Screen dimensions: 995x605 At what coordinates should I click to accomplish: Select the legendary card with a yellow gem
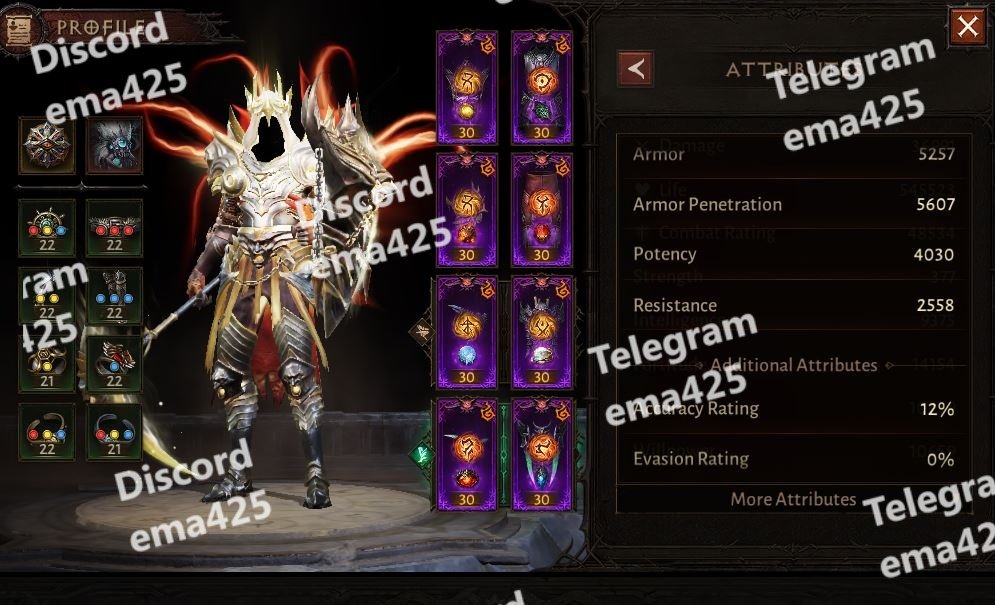pos(467,87)
